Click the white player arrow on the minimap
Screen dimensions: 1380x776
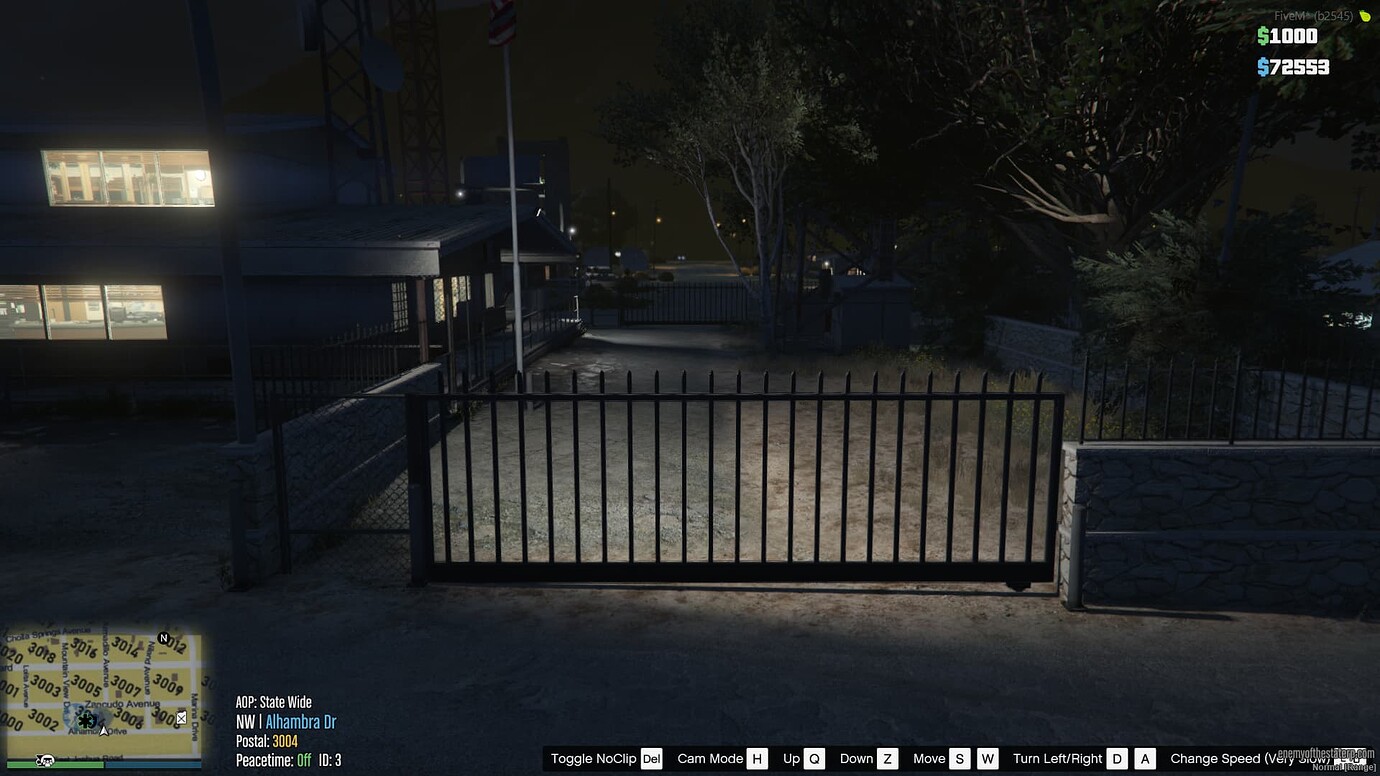click(104, 731)
